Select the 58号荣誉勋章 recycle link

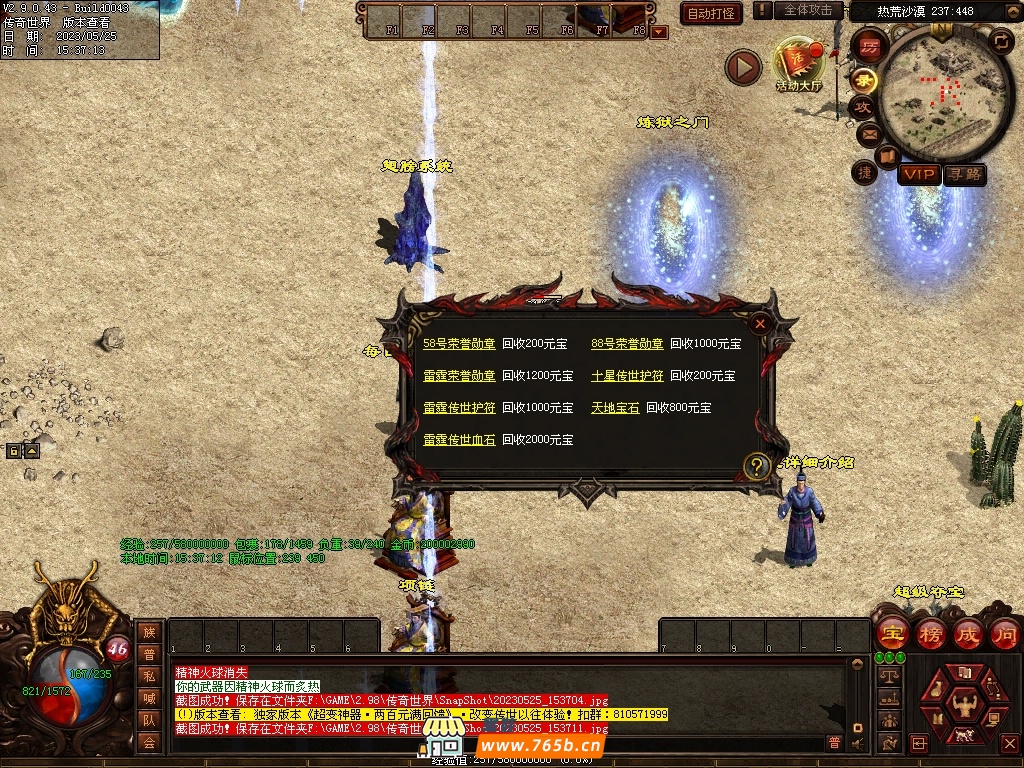[459, 344]
